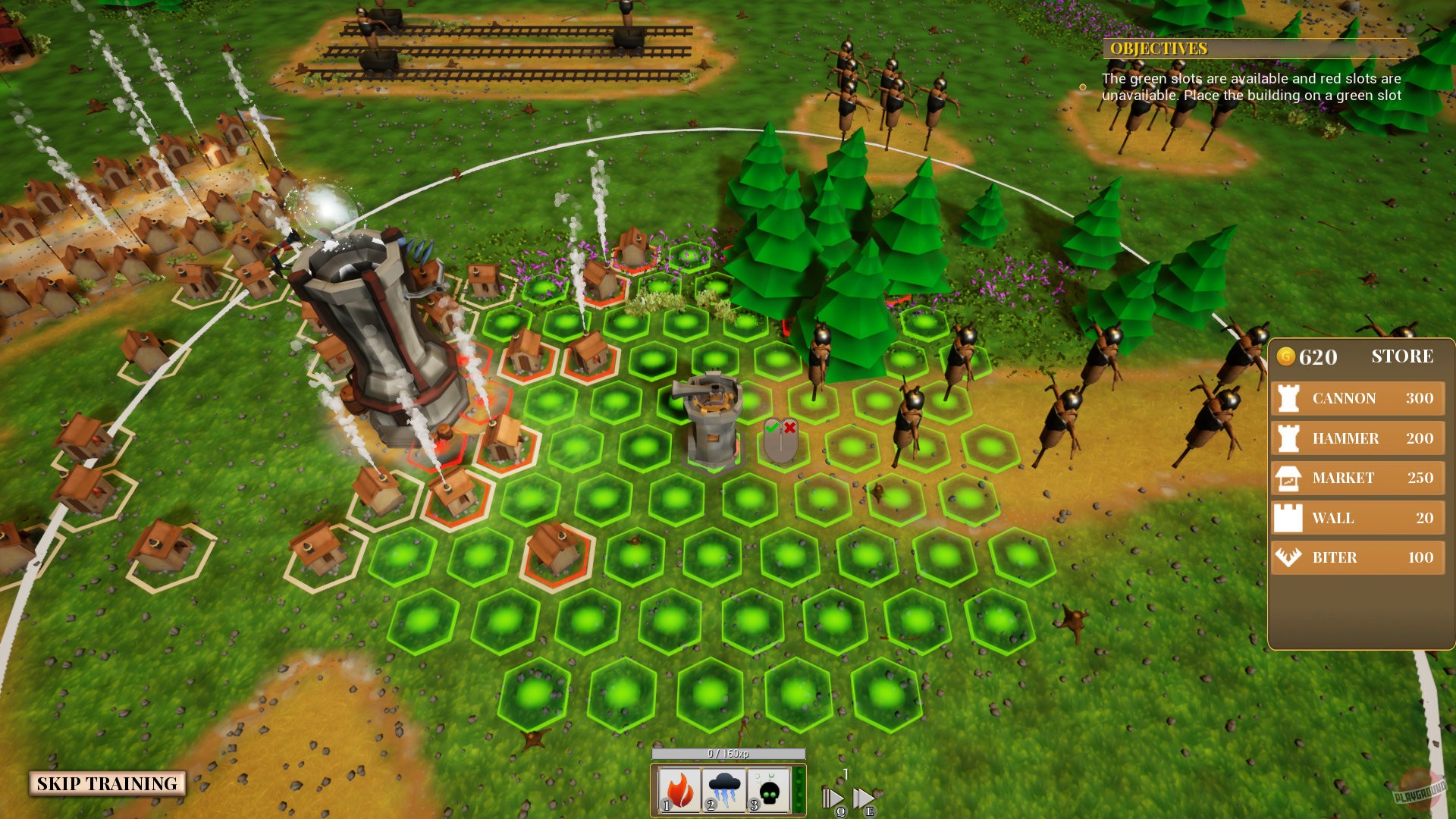The width and height of the screenshot is (1456, 819).
Task: Confirm tower placement with the green checkmark
Action: [772, 426]
